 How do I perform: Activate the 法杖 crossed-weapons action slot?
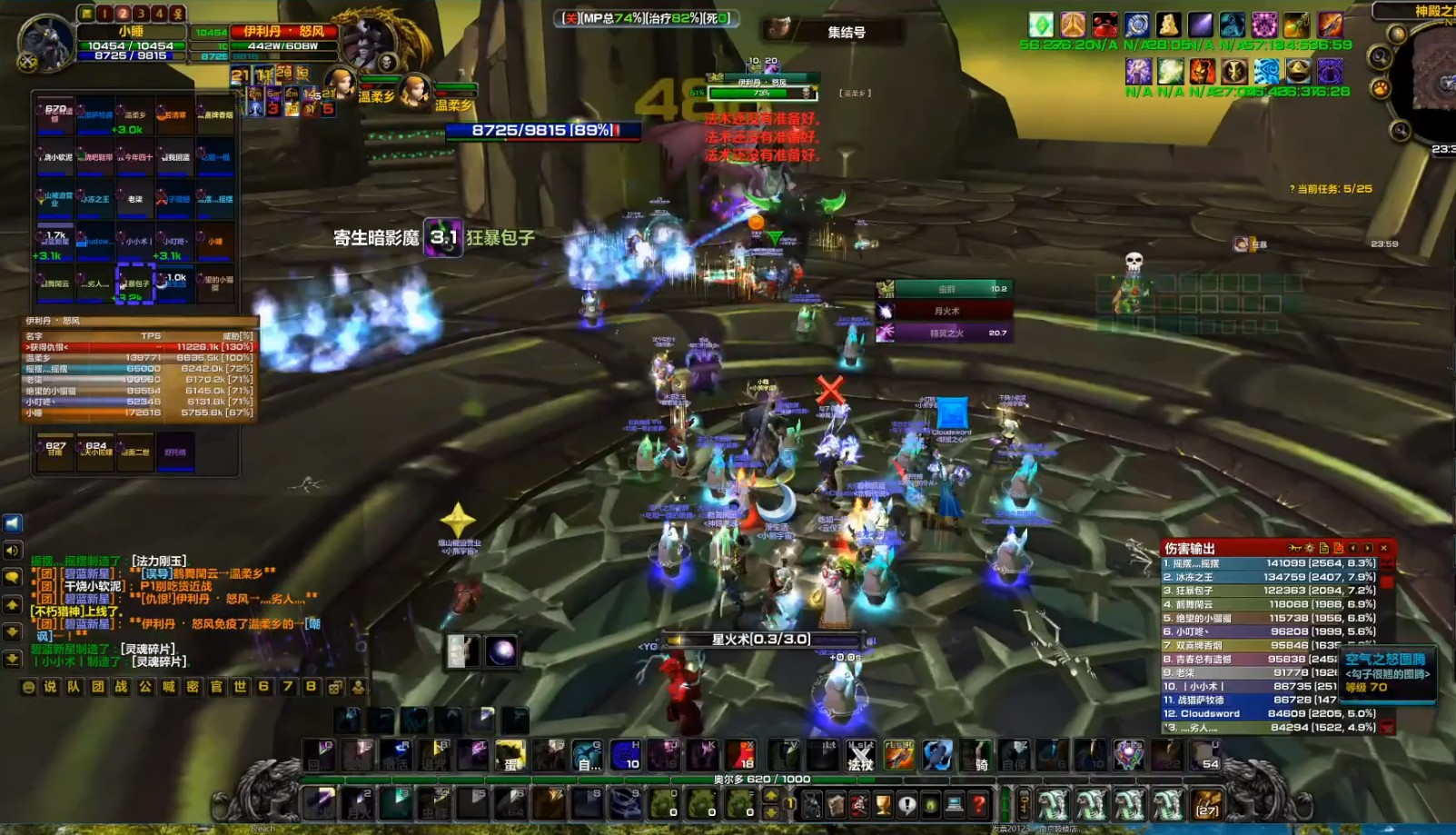[x=860, y=755]
